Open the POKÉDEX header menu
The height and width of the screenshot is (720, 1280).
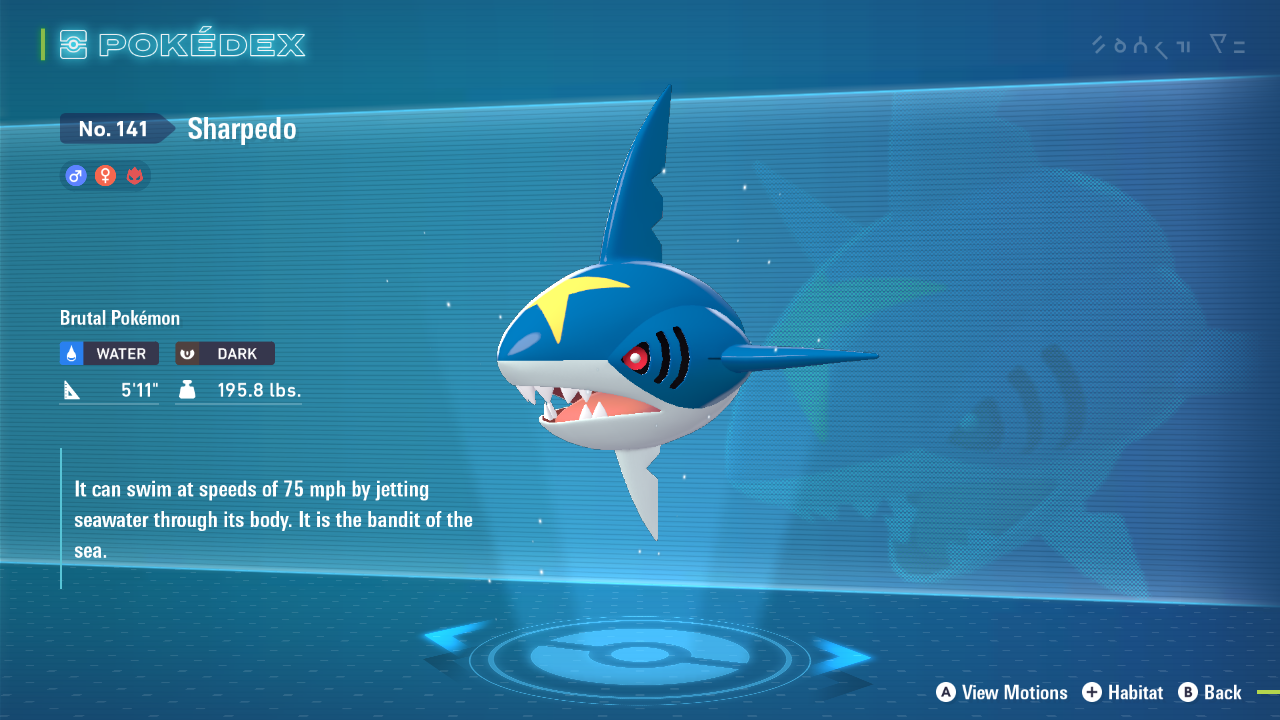point(185,44)
